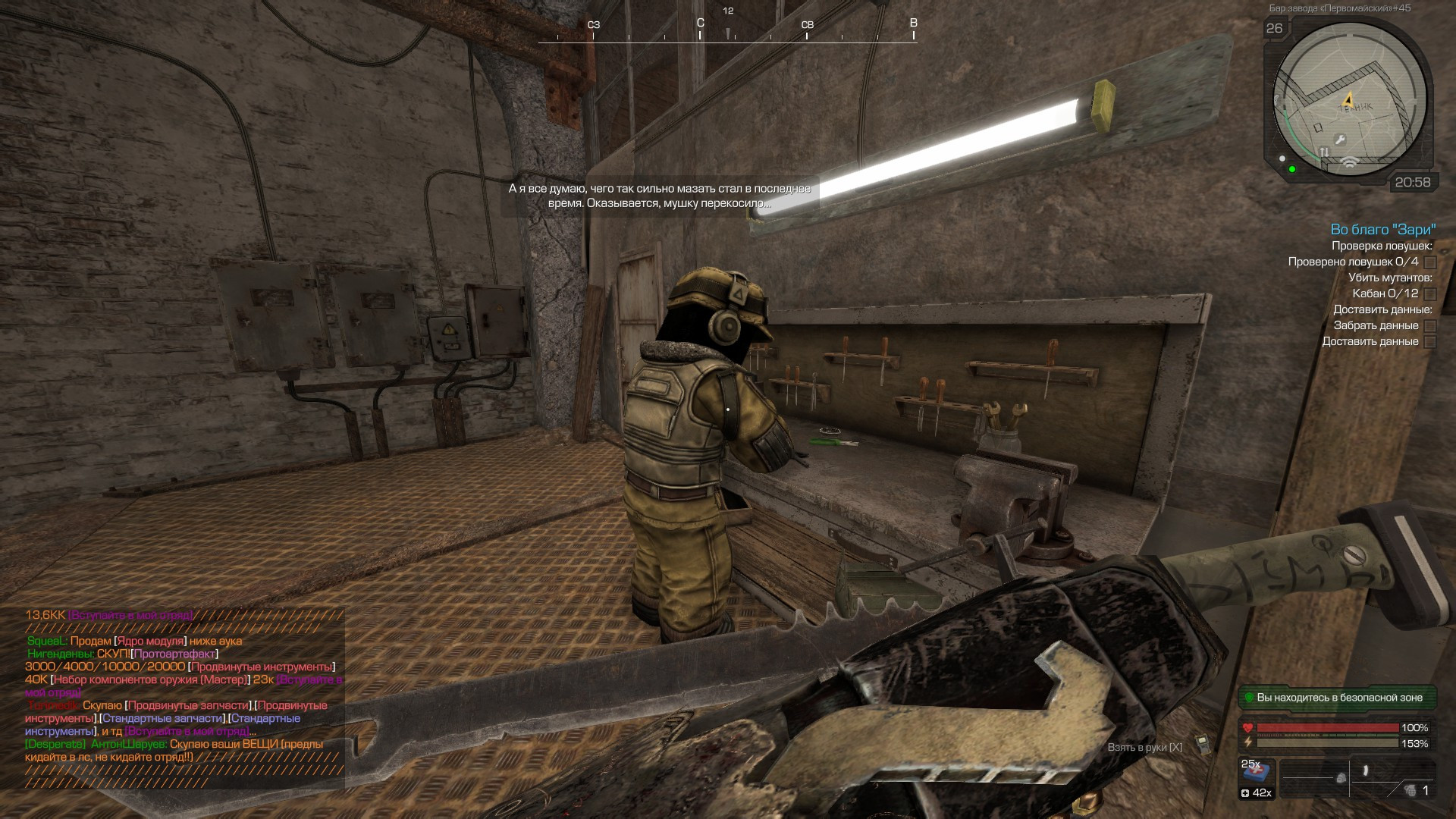Tick the "Забрать данные" objective checkbox
The width and height of the screenshot is (1456, 819).
(1430, 326)
